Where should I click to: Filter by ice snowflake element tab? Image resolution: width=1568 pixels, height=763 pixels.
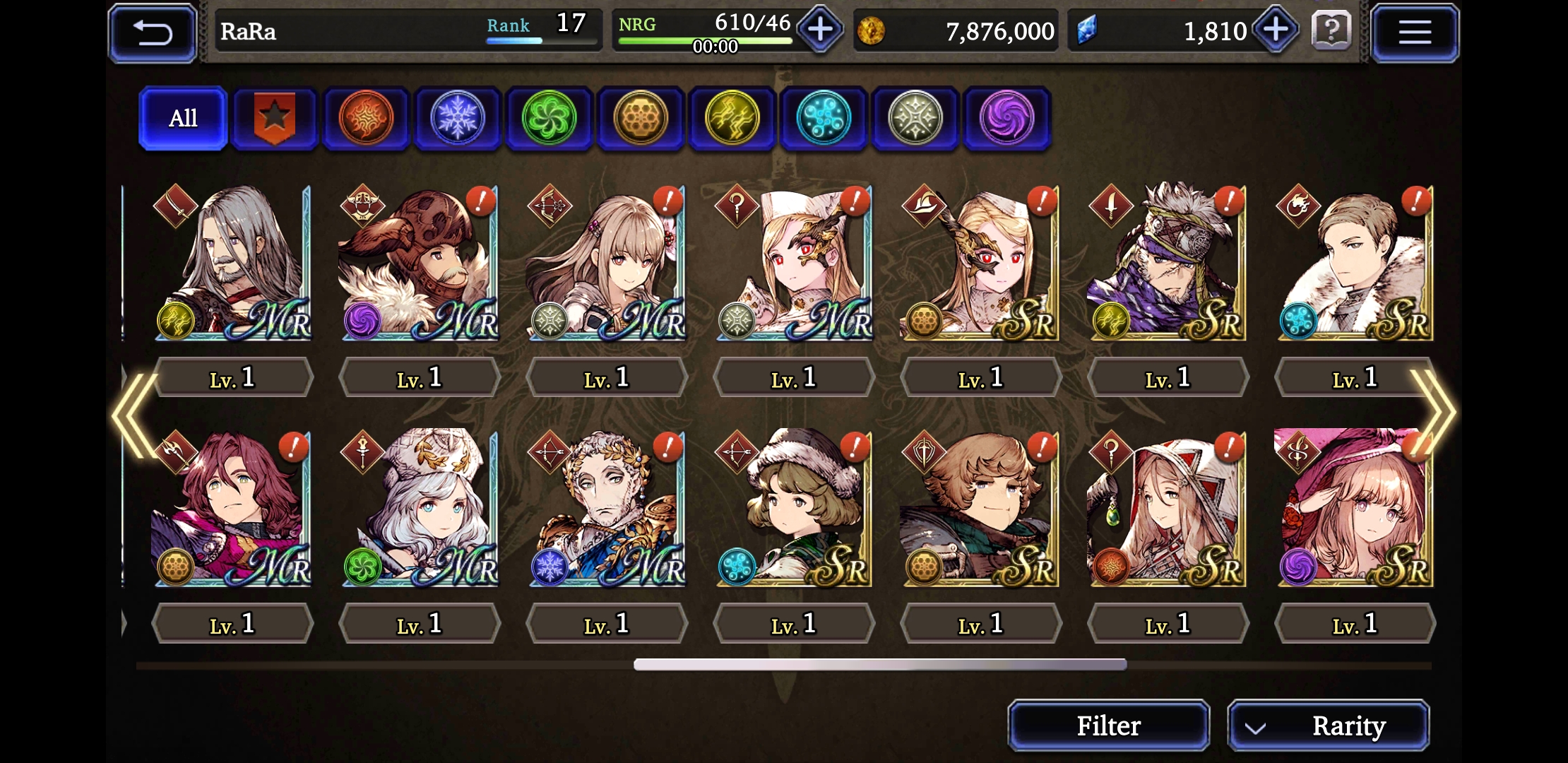[x=458, y=118]
